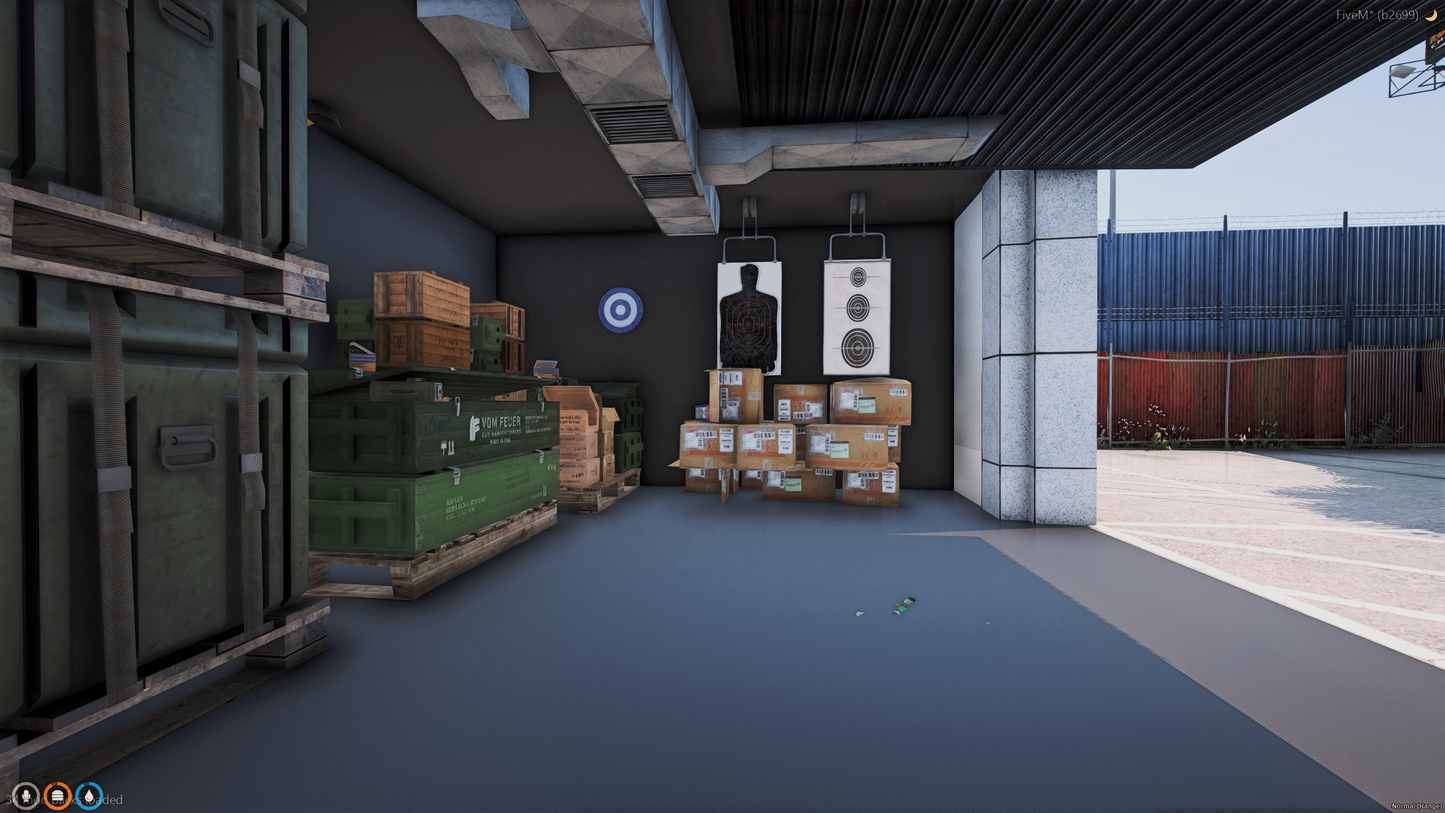The height and width of the screenshot is (813, 1445).
Task: Select the orange burger hunger icon
Action: [57, 796]
